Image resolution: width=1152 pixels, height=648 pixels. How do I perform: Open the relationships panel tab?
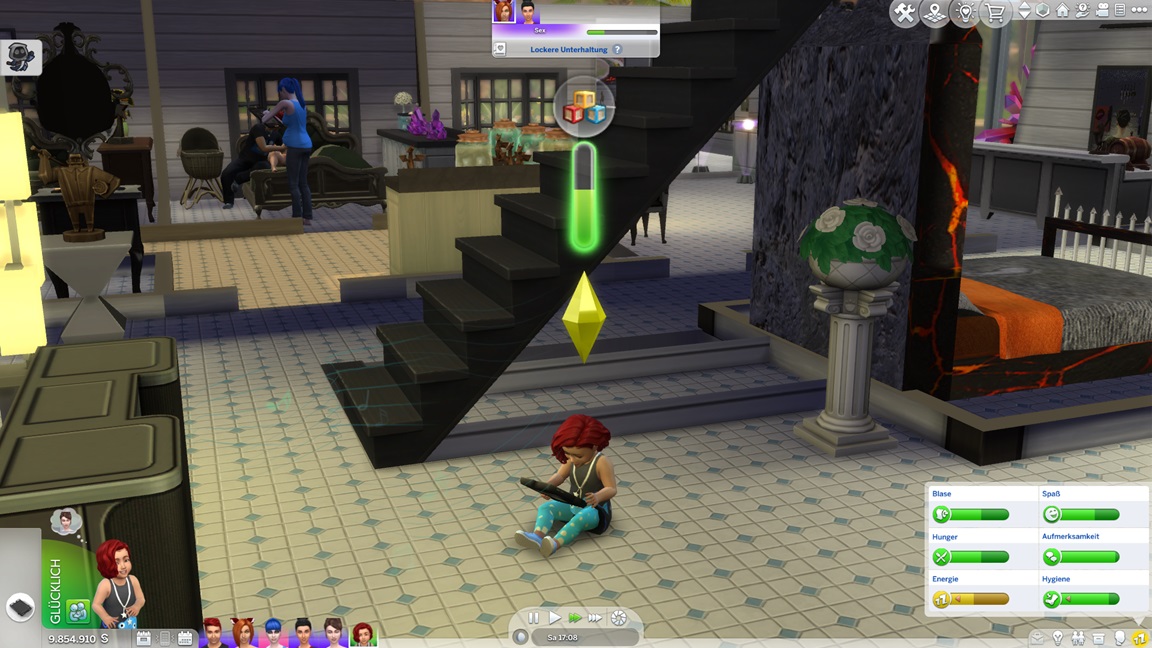[1078, 638]
